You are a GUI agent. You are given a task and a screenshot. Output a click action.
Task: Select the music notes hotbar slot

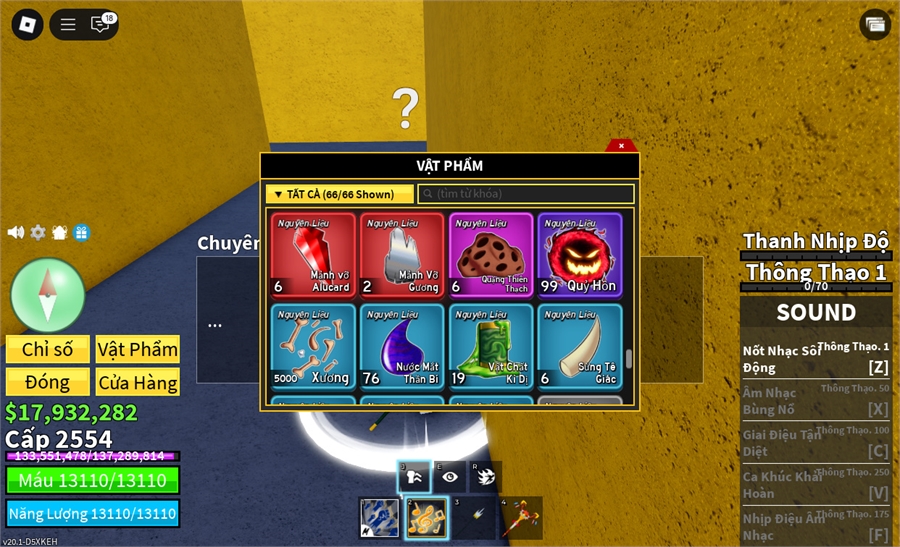click(425, 517)
